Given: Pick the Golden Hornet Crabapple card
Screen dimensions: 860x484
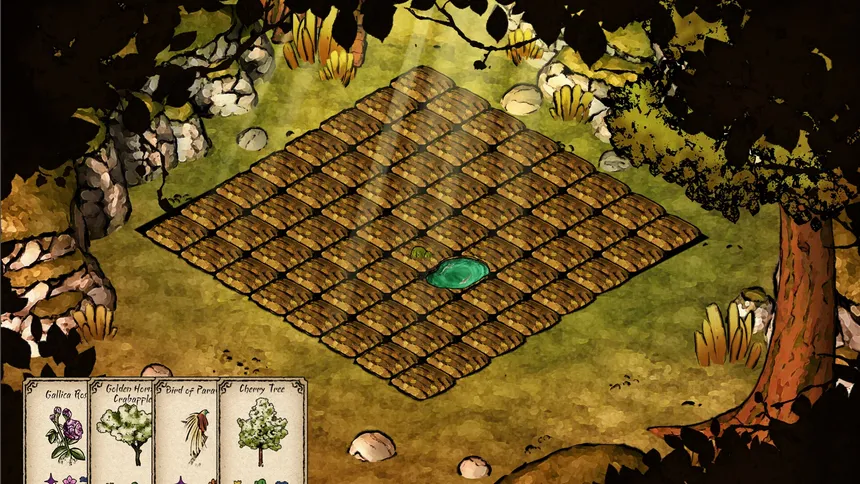Looking at the screenshot, I should click(122, 432).
